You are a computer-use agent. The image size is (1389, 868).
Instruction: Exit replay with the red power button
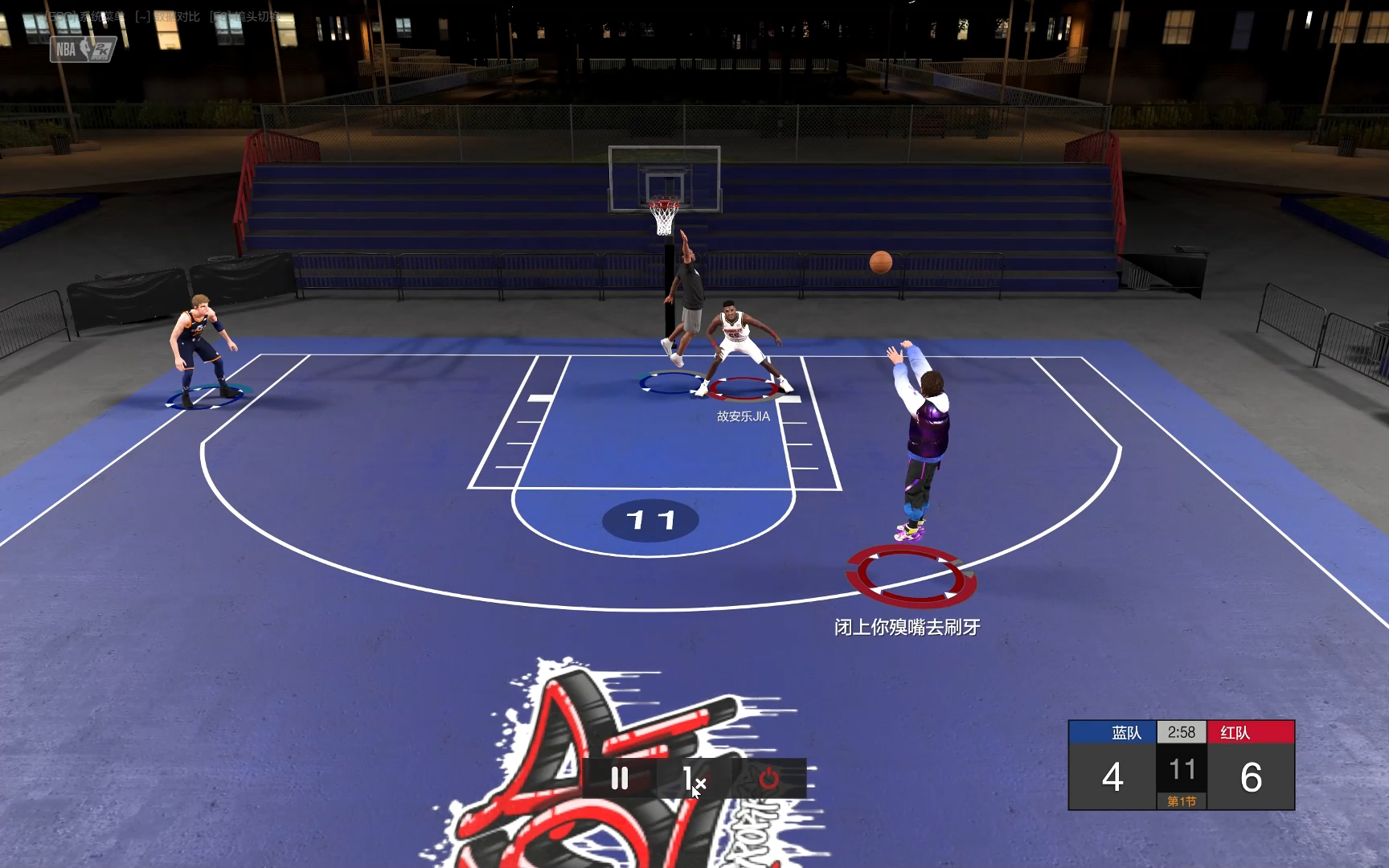click(x=768, y=778)
